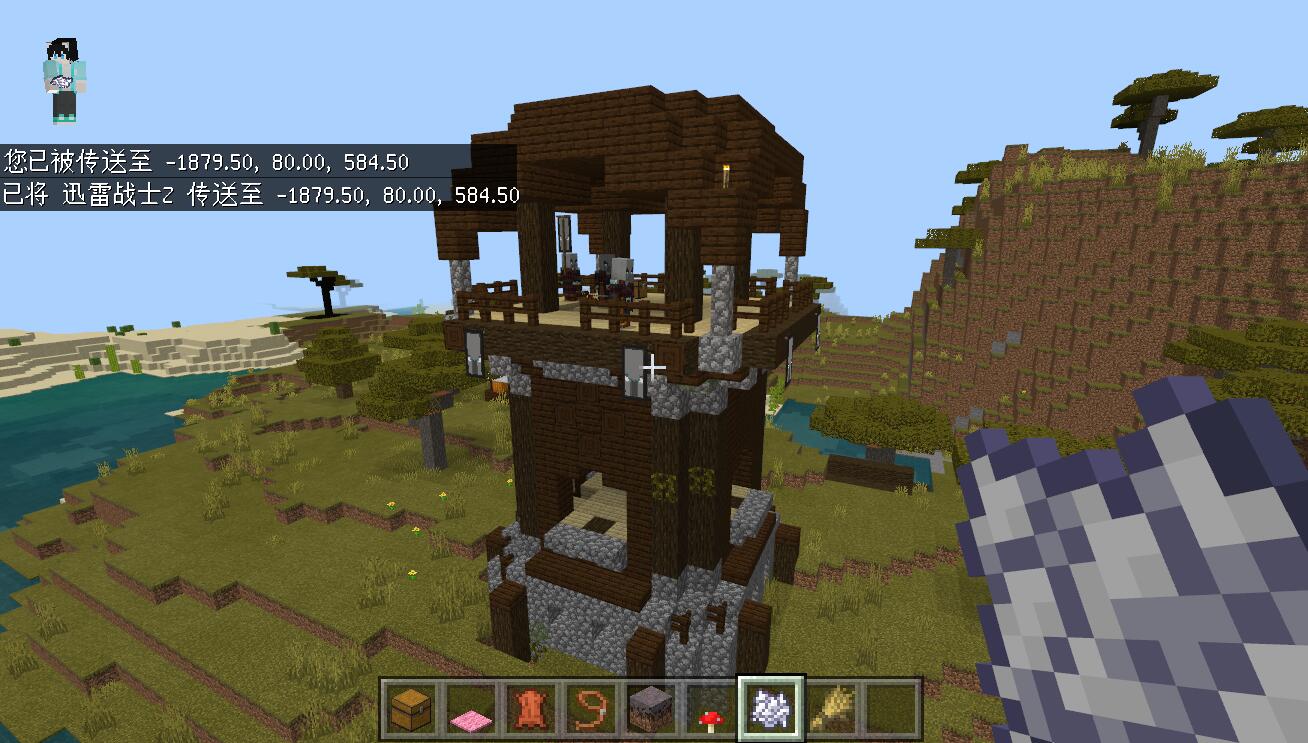Choose the pink carpet hotbar slot
The image size is (1308, 743).
point(470,709)
